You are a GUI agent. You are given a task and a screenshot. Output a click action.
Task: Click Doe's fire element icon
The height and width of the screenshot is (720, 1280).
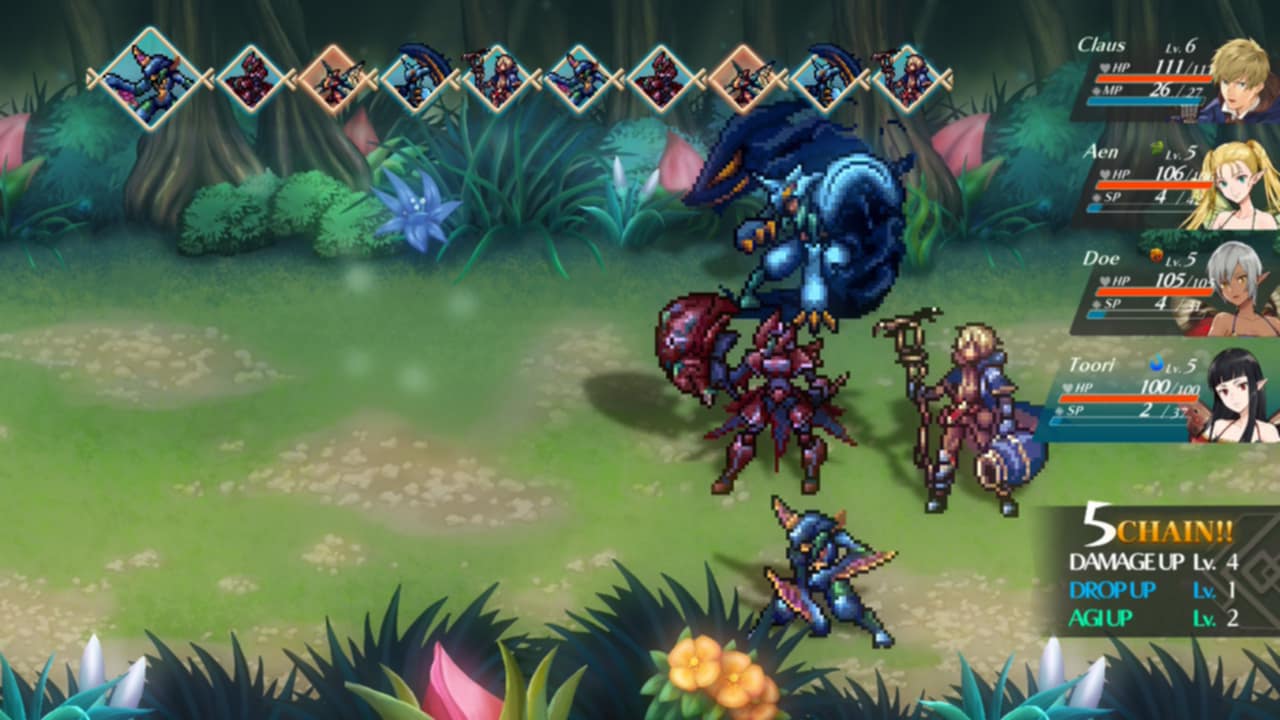coord(1158,256)
